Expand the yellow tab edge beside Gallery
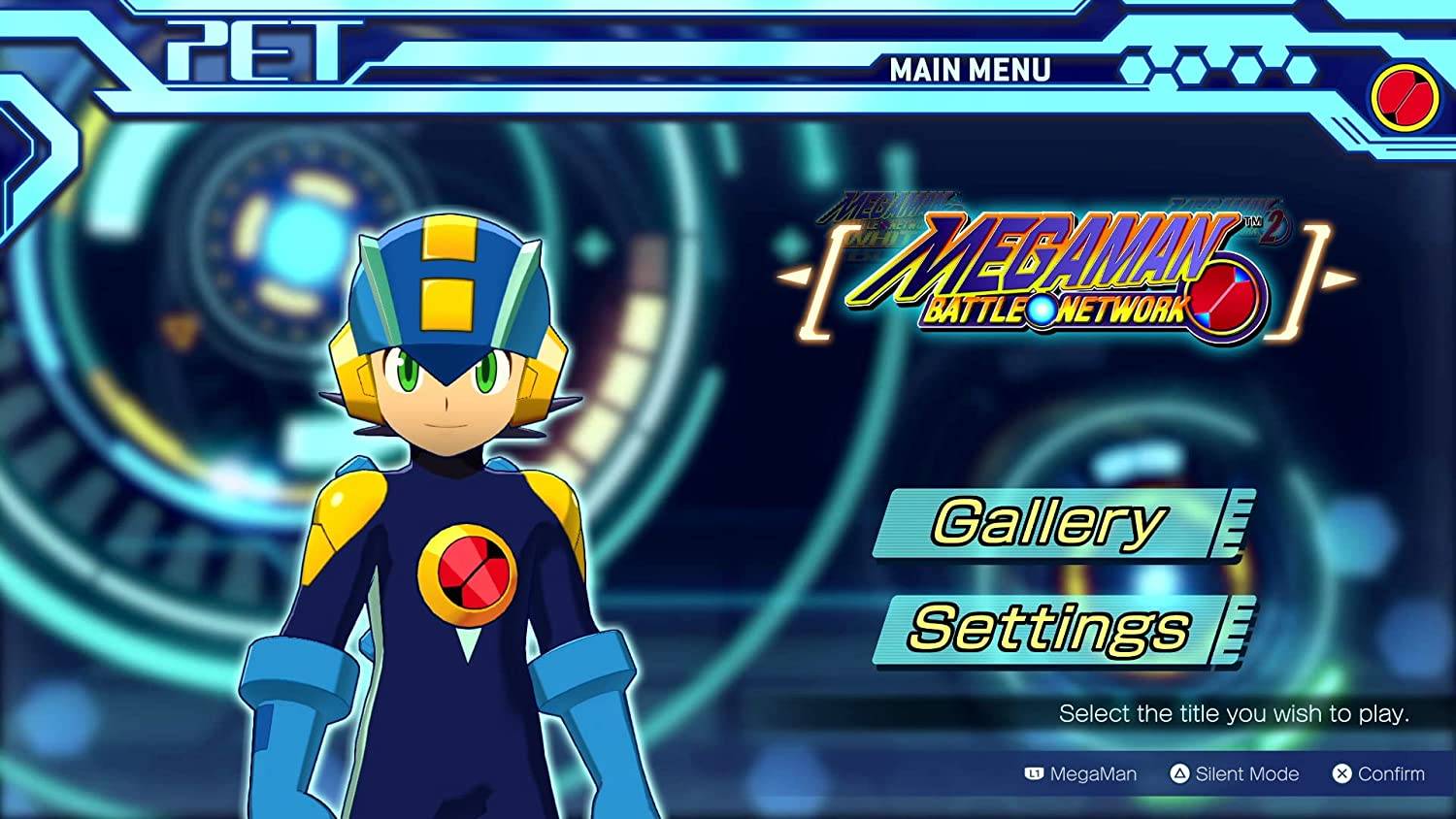 (x=1233, y=524)
